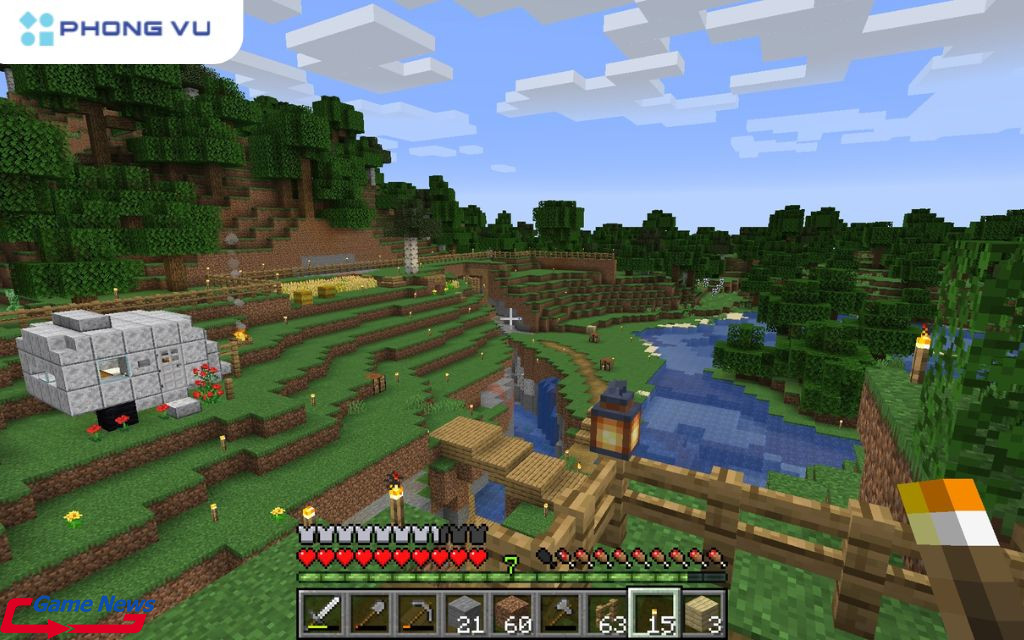Click the Game News watermark logo
This screenshot has width=1024, height=640.
(80, 613)
